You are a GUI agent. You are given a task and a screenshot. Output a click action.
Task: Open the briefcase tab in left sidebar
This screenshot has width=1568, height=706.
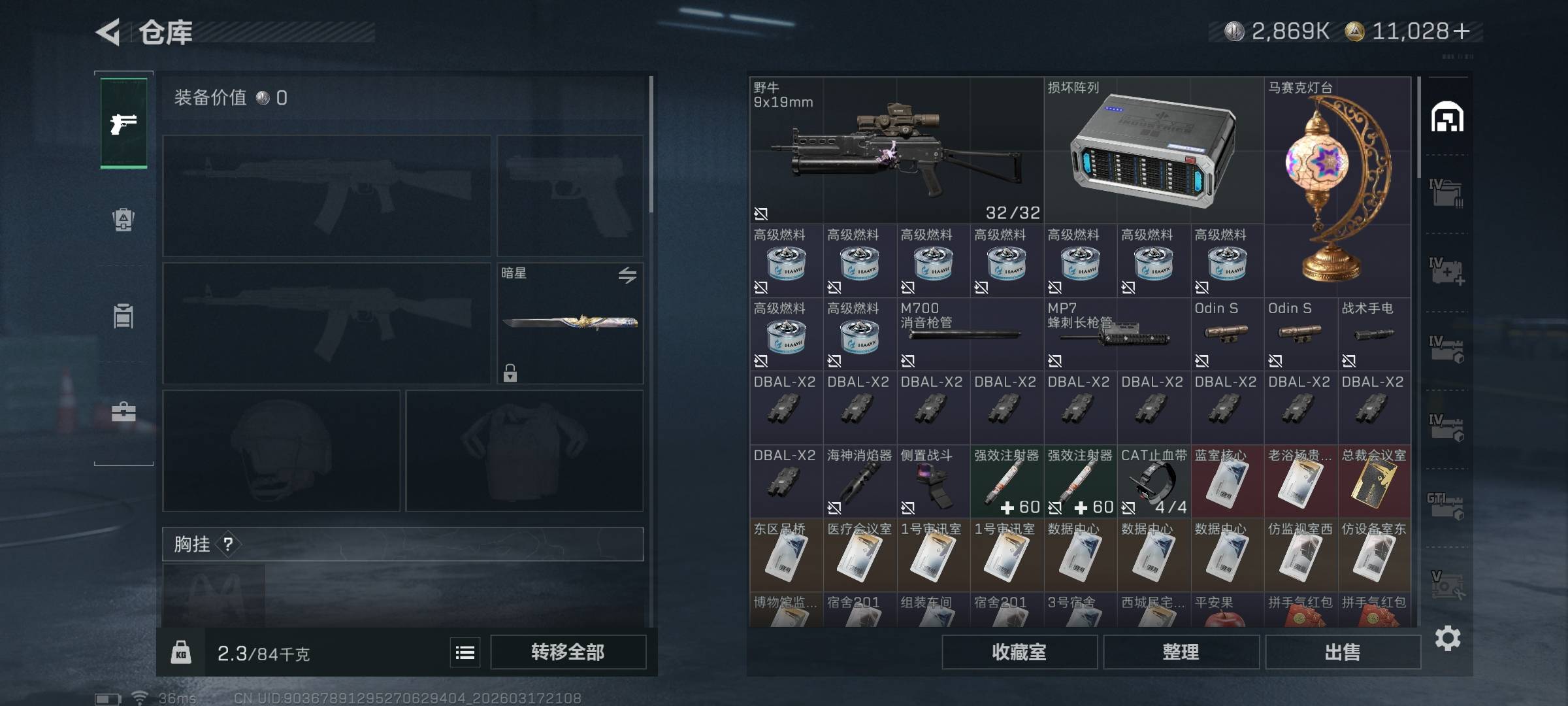click(x=123, y=412)
